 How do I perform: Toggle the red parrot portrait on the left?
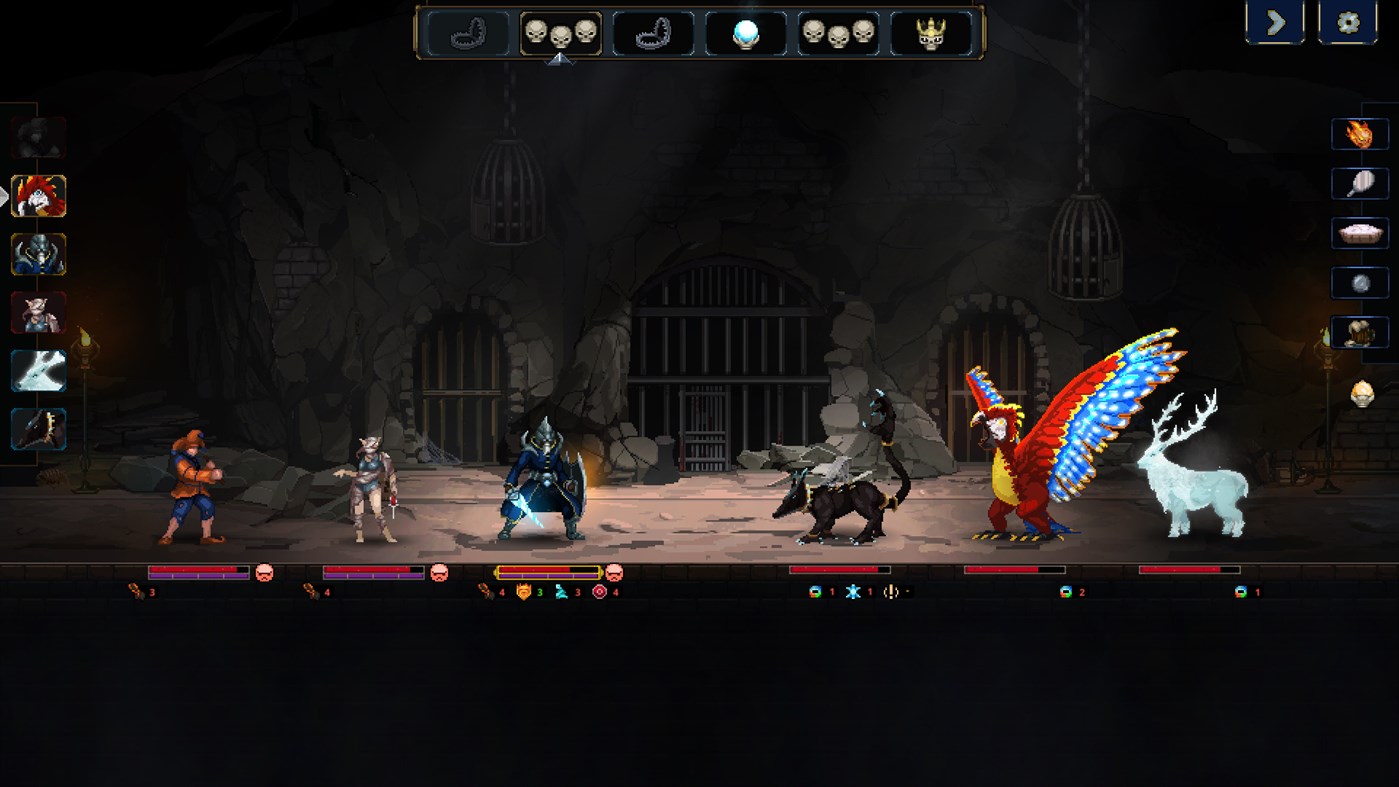[38, 198]
